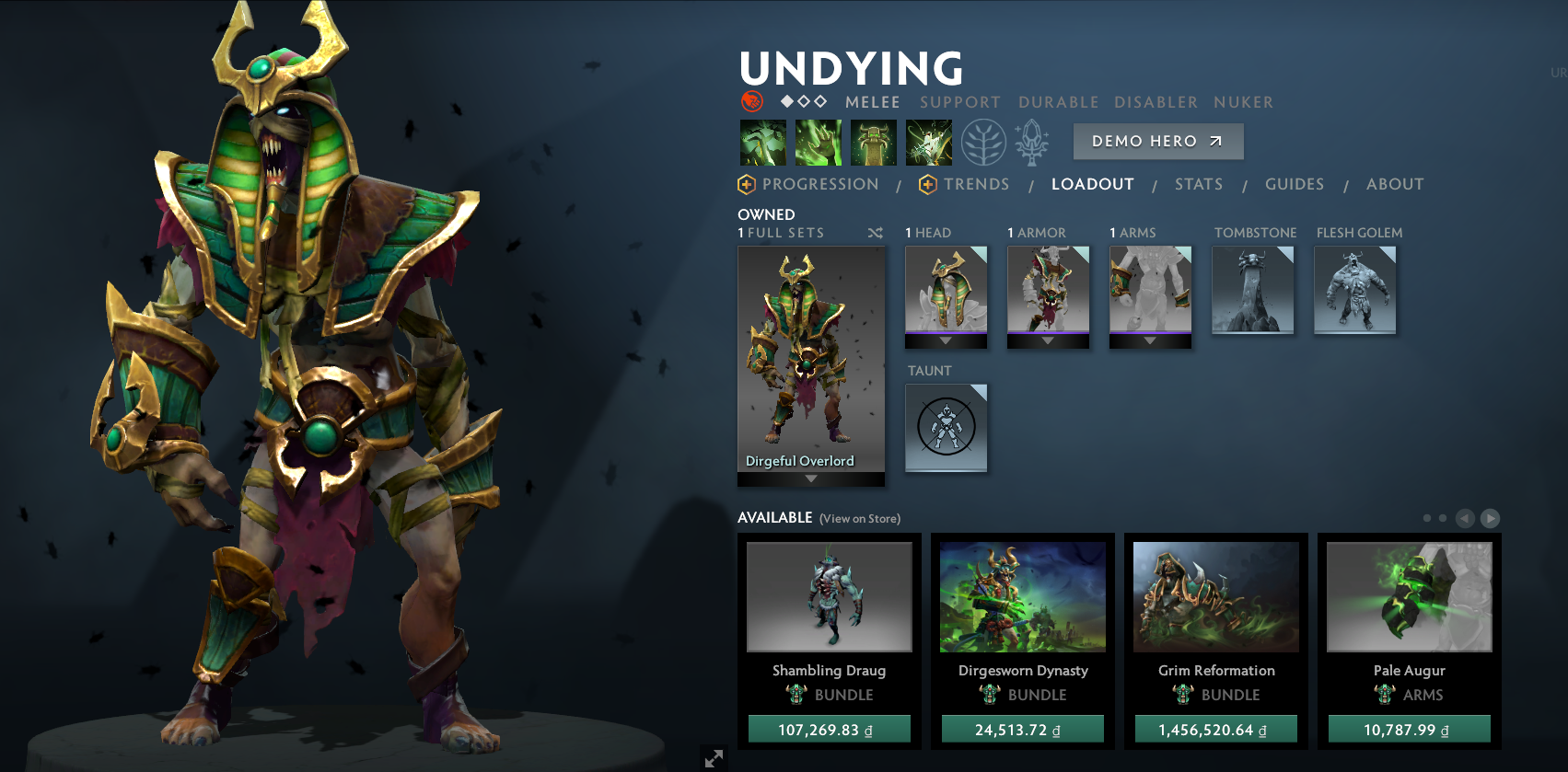The image size is (1568, 772).
Task: Open the Tombstone ability icon
Action: (873, 141)
